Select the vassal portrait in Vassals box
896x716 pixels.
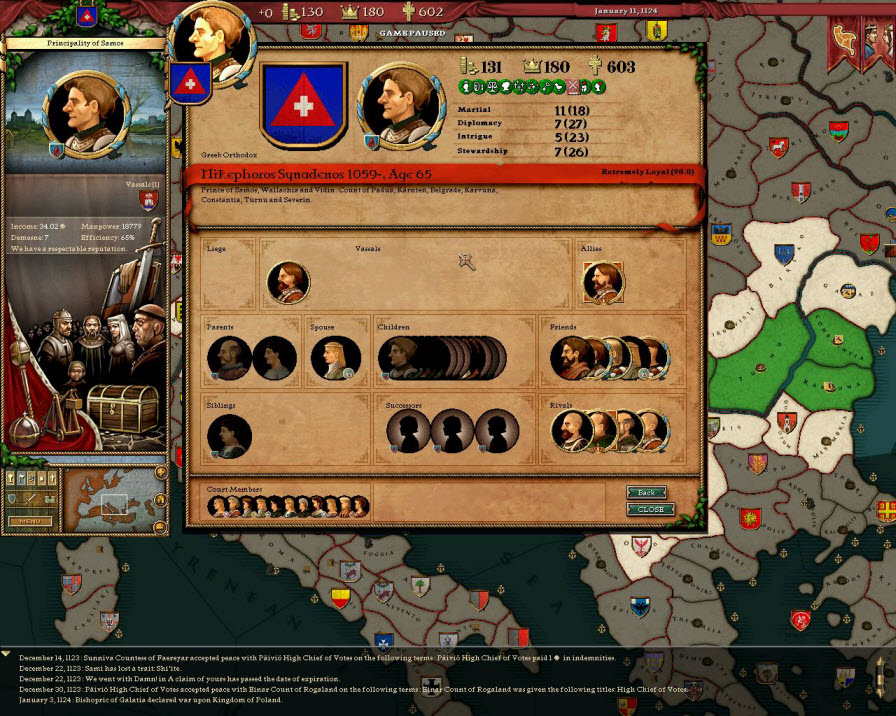pyautogui.click(x=288, y=283)
